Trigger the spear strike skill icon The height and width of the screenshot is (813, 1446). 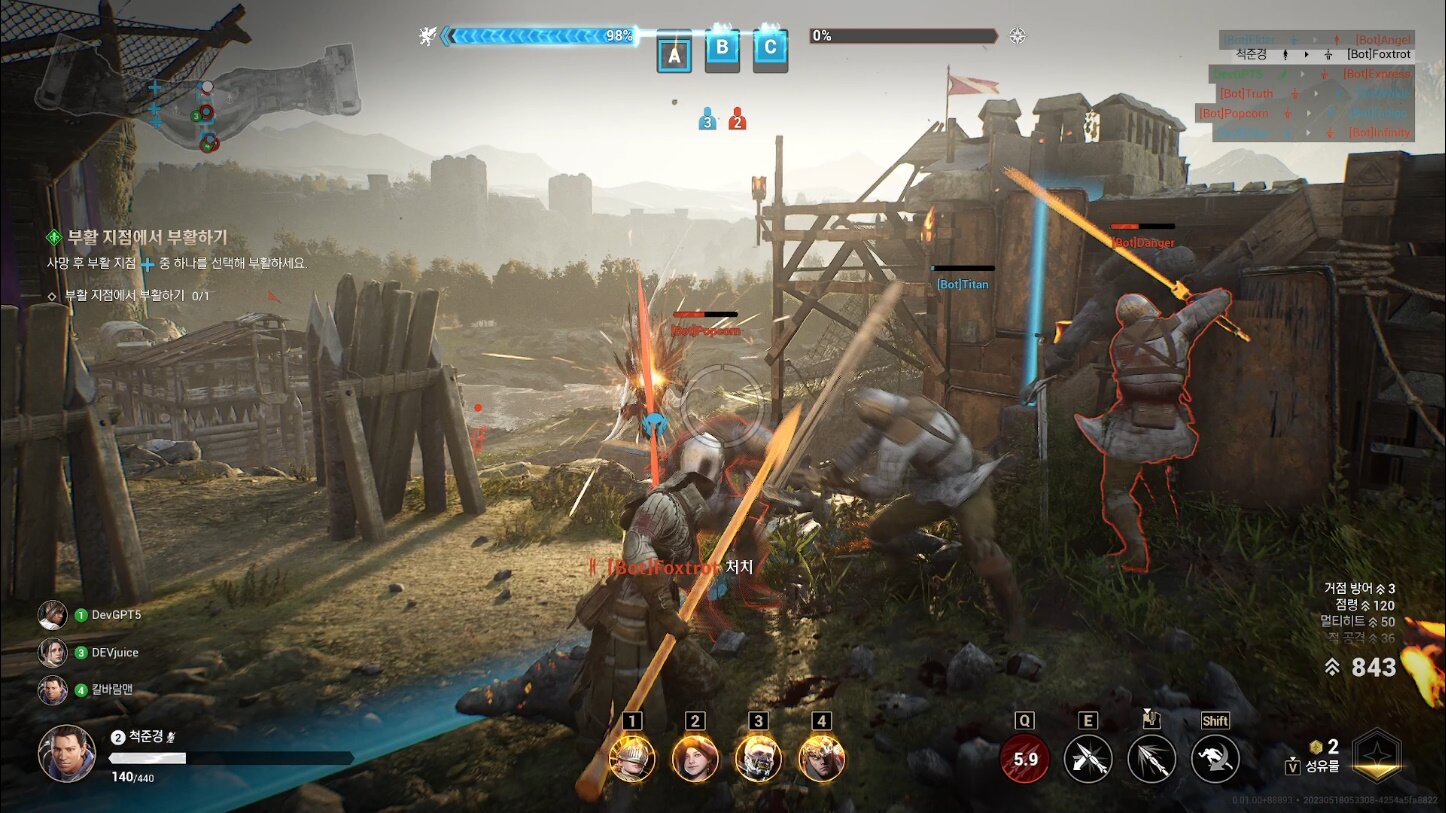tap(1151, 759)
